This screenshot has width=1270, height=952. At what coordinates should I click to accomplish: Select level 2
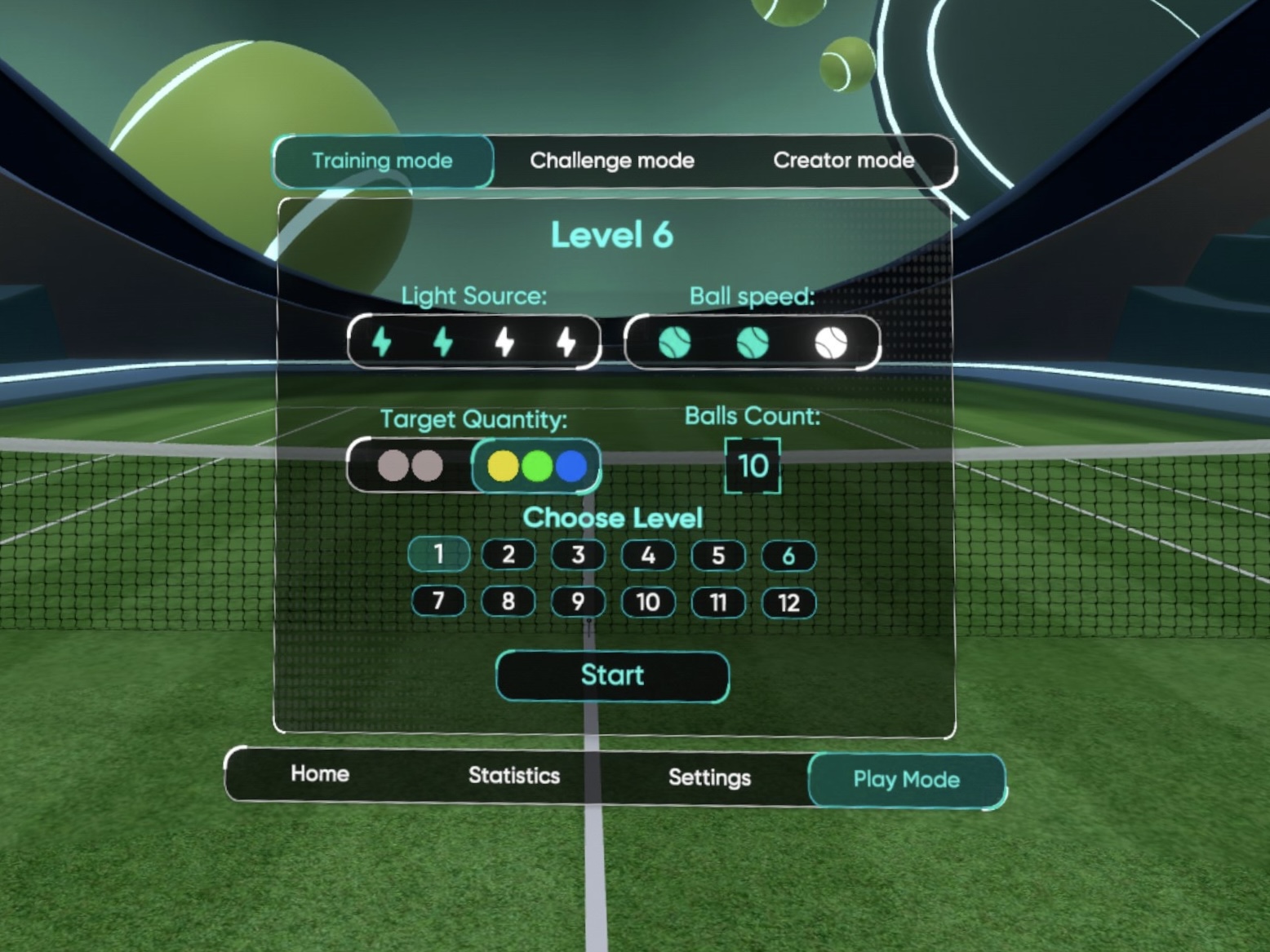coord(508,556)
